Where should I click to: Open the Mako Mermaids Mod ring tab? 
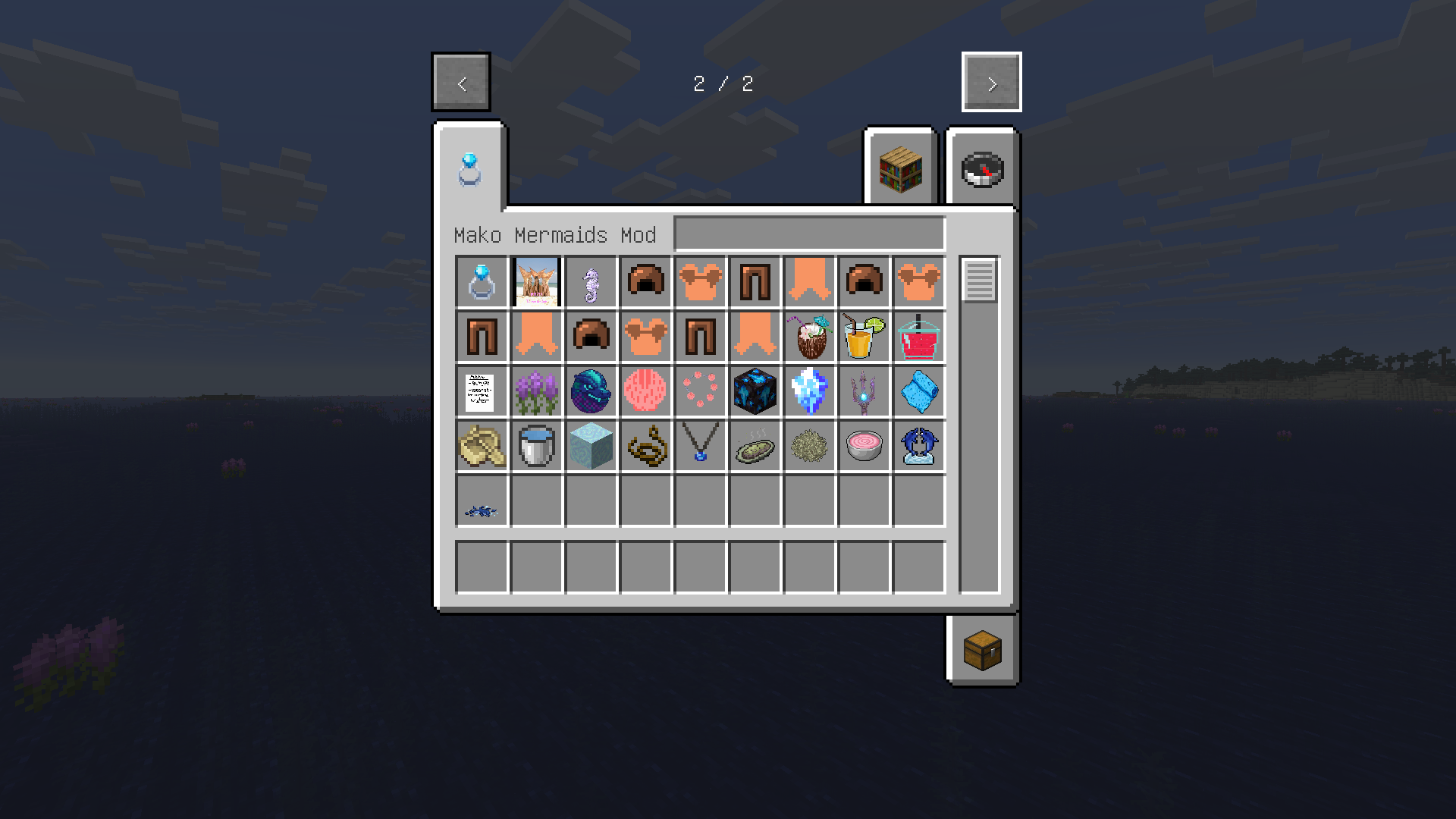click(470, 168)
